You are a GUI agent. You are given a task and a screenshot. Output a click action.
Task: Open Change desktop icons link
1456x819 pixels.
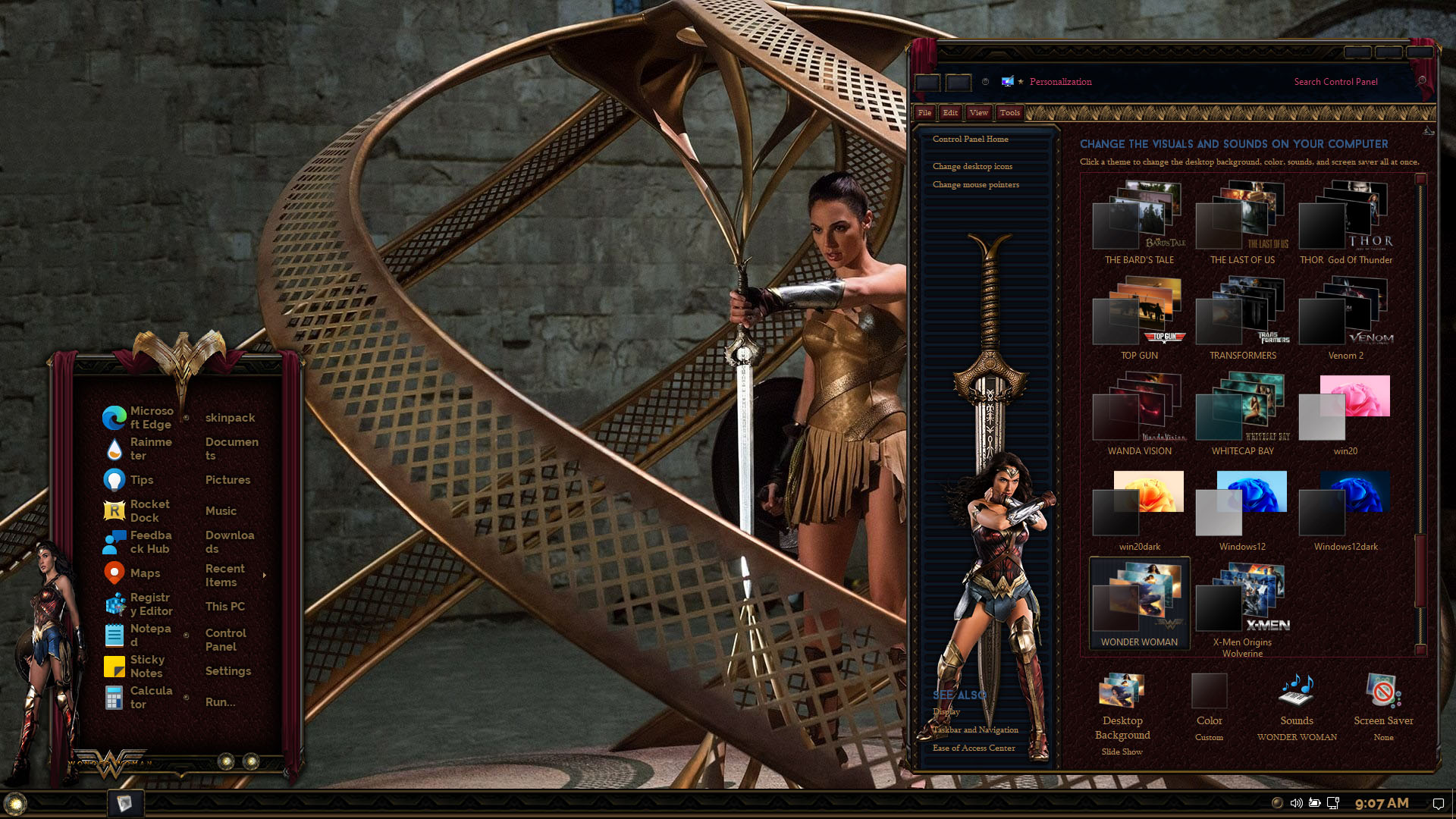coord(972,166)
